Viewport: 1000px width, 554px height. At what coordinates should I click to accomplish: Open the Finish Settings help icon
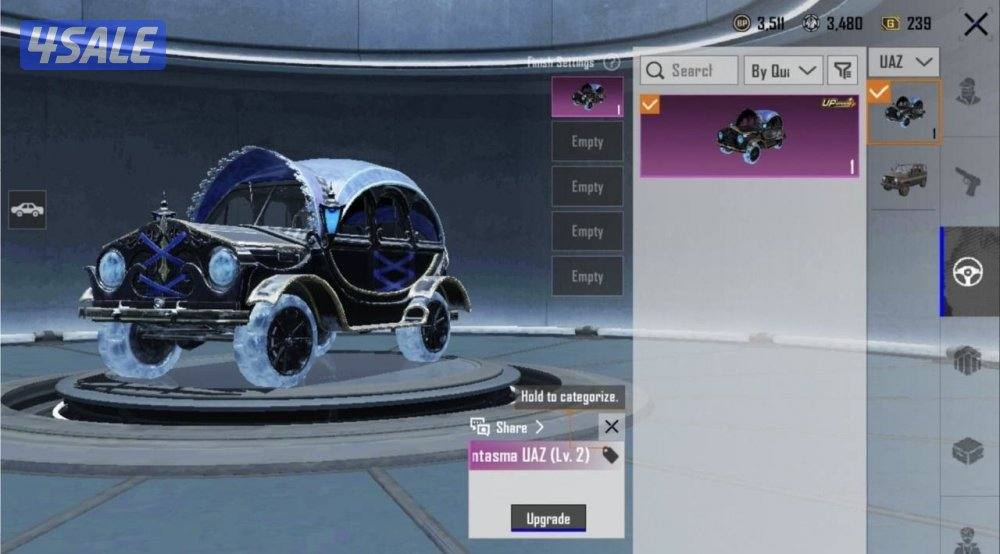[x=611, y=63]
